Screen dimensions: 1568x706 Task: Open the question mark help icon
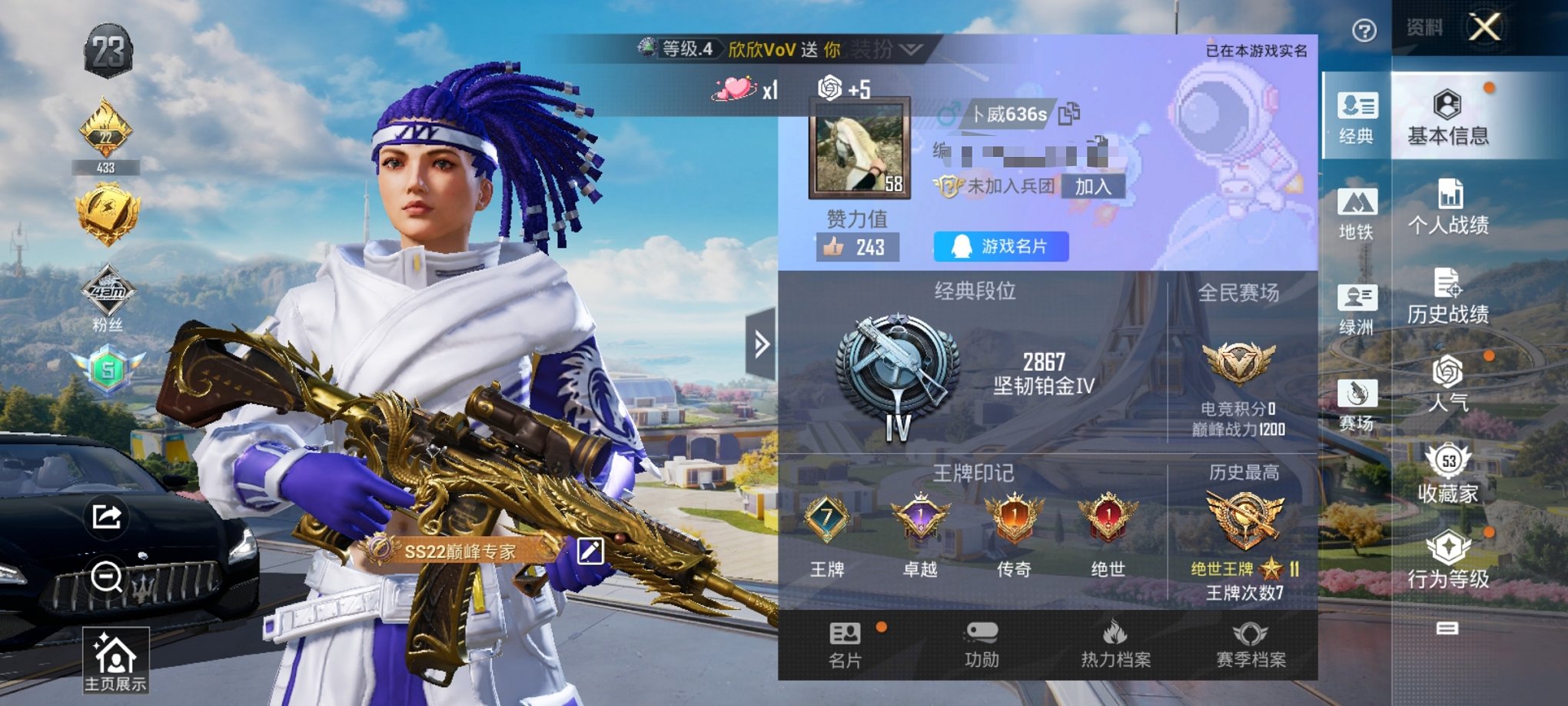coord(1364,31)
